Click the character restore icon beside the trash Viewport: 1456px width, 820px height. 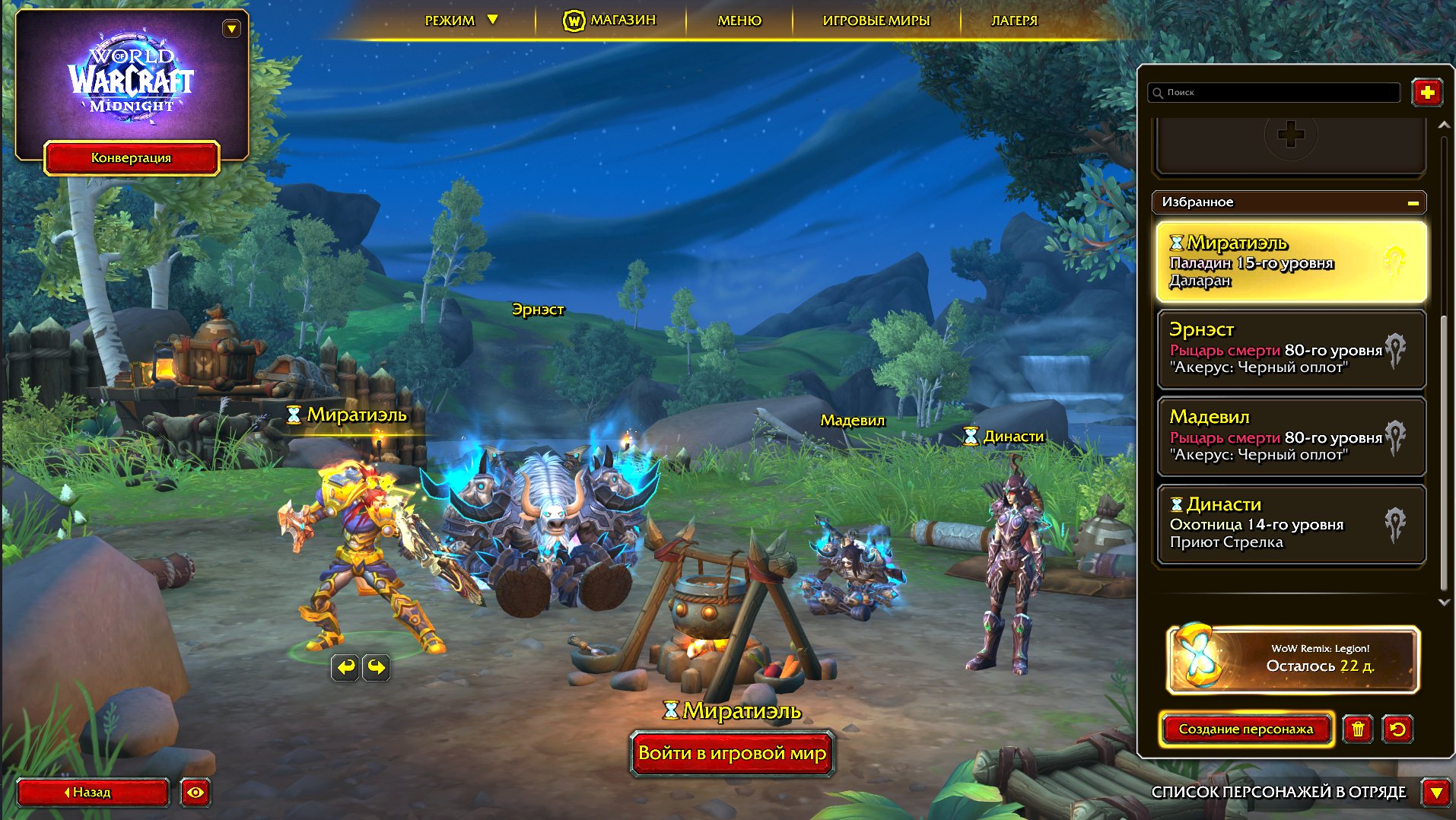[x=1399, y=729]
